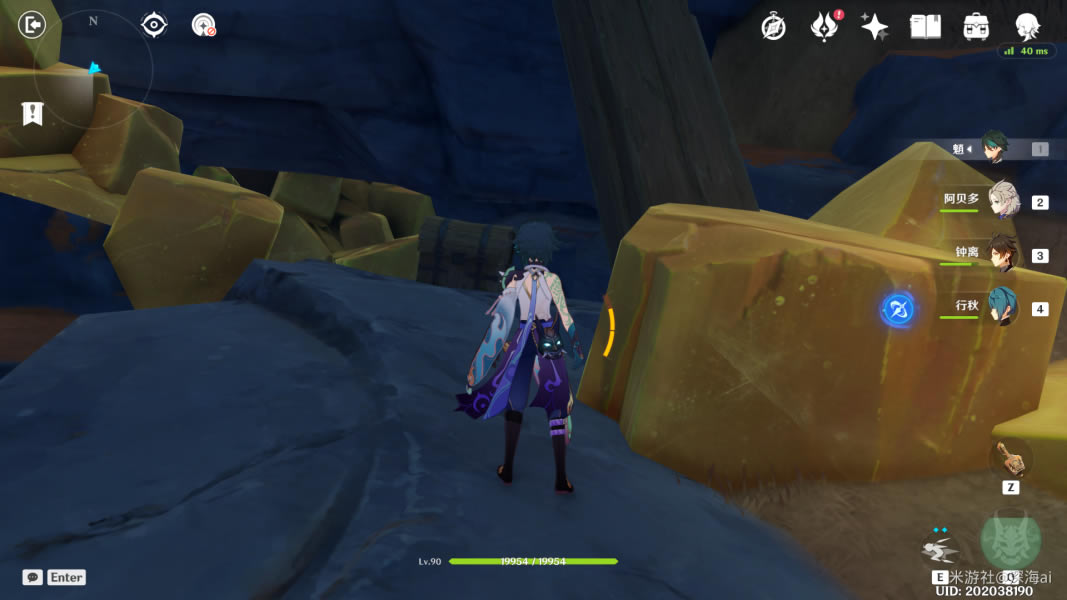Activate the elemental skill icon

point(939,549)
